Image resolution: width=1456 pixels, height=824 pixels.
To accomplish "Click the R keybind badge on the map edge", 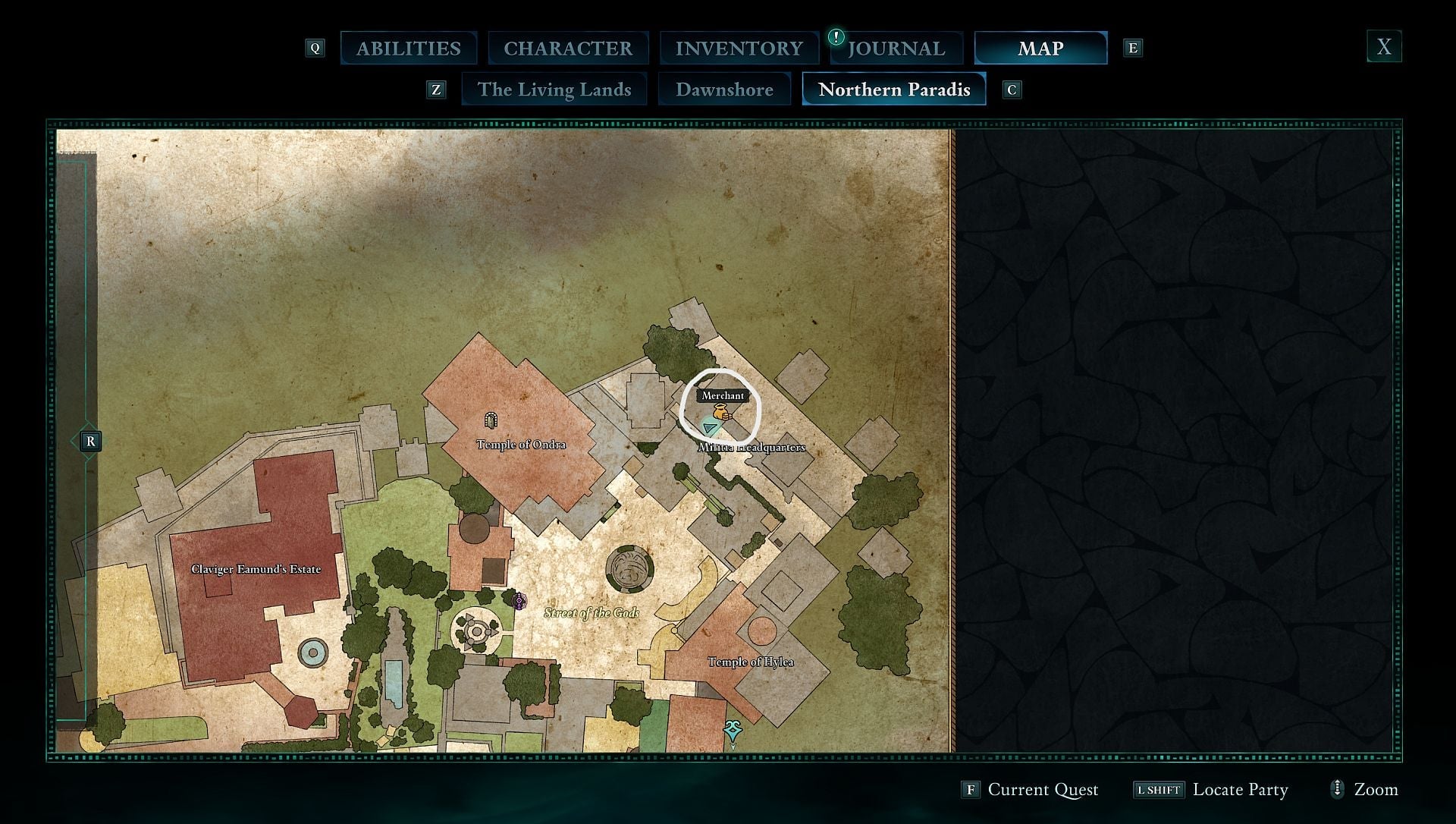I will pos(90,440).
